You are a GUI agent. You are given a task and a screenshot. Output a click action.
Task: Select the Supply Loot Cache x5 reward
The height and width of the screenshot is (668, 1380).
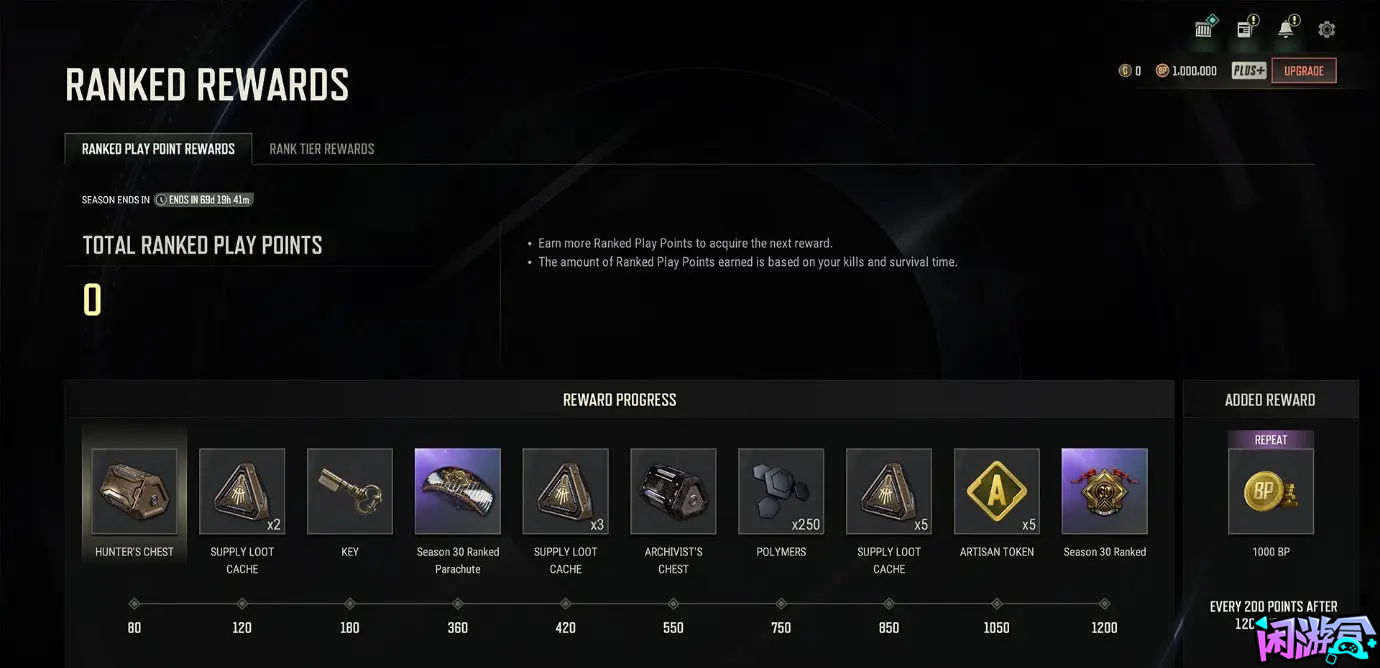point(889,491)
